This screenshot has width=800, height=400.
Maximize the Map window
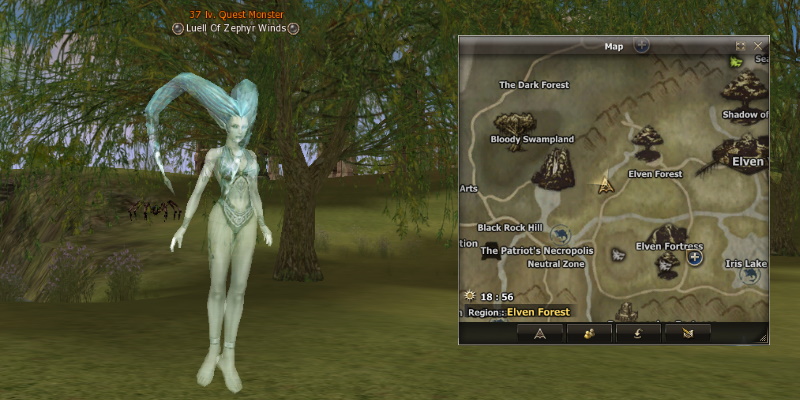[740, 46]
